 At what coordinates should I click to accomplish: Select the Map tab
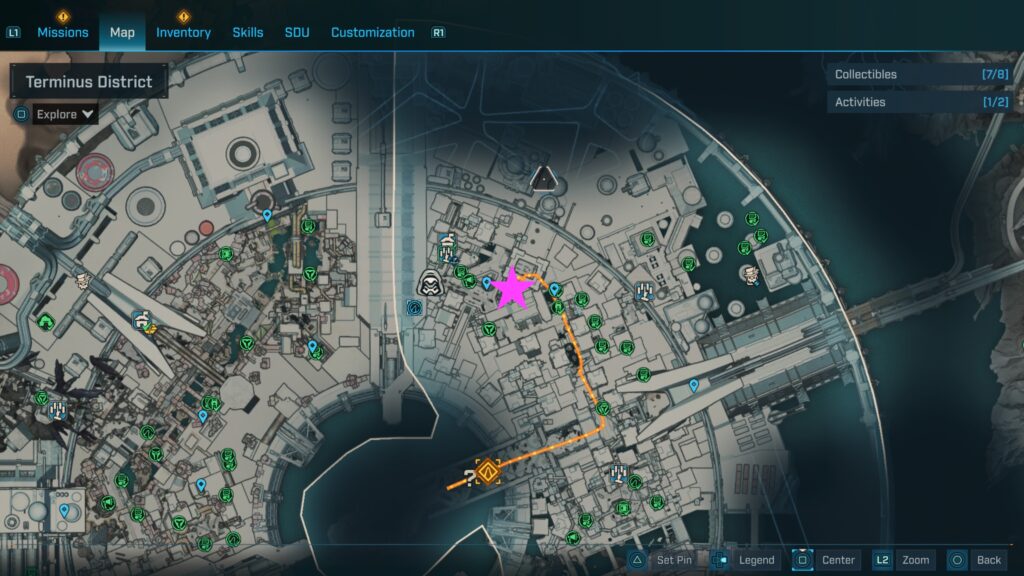tap(122, 32)
